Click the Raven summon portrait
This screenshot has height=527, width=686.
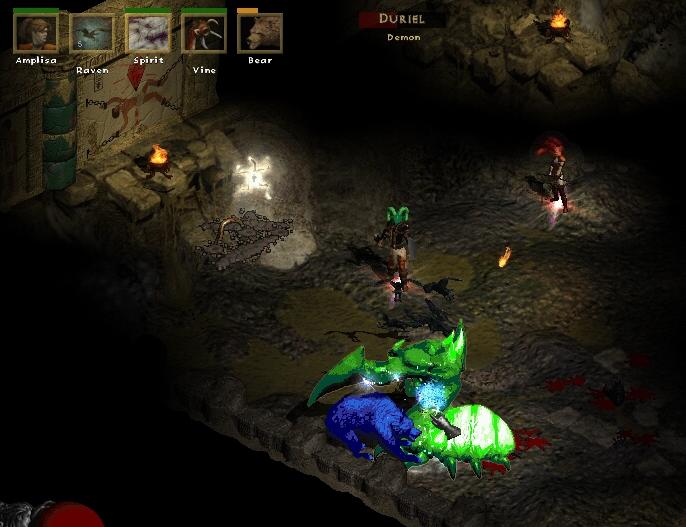pyautogui.click(x=91, y=33)
